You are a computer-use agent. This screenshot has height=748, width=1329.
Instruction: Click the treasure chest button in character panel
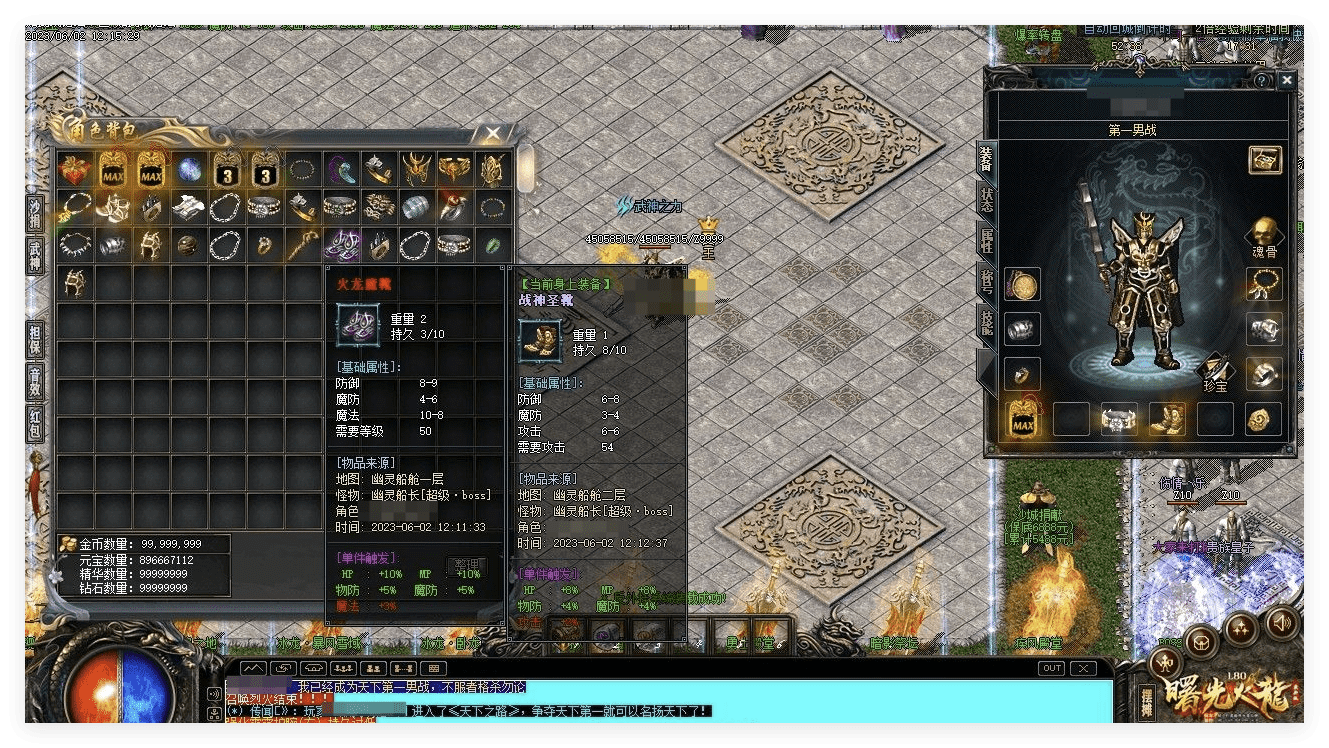(1265, 159)
